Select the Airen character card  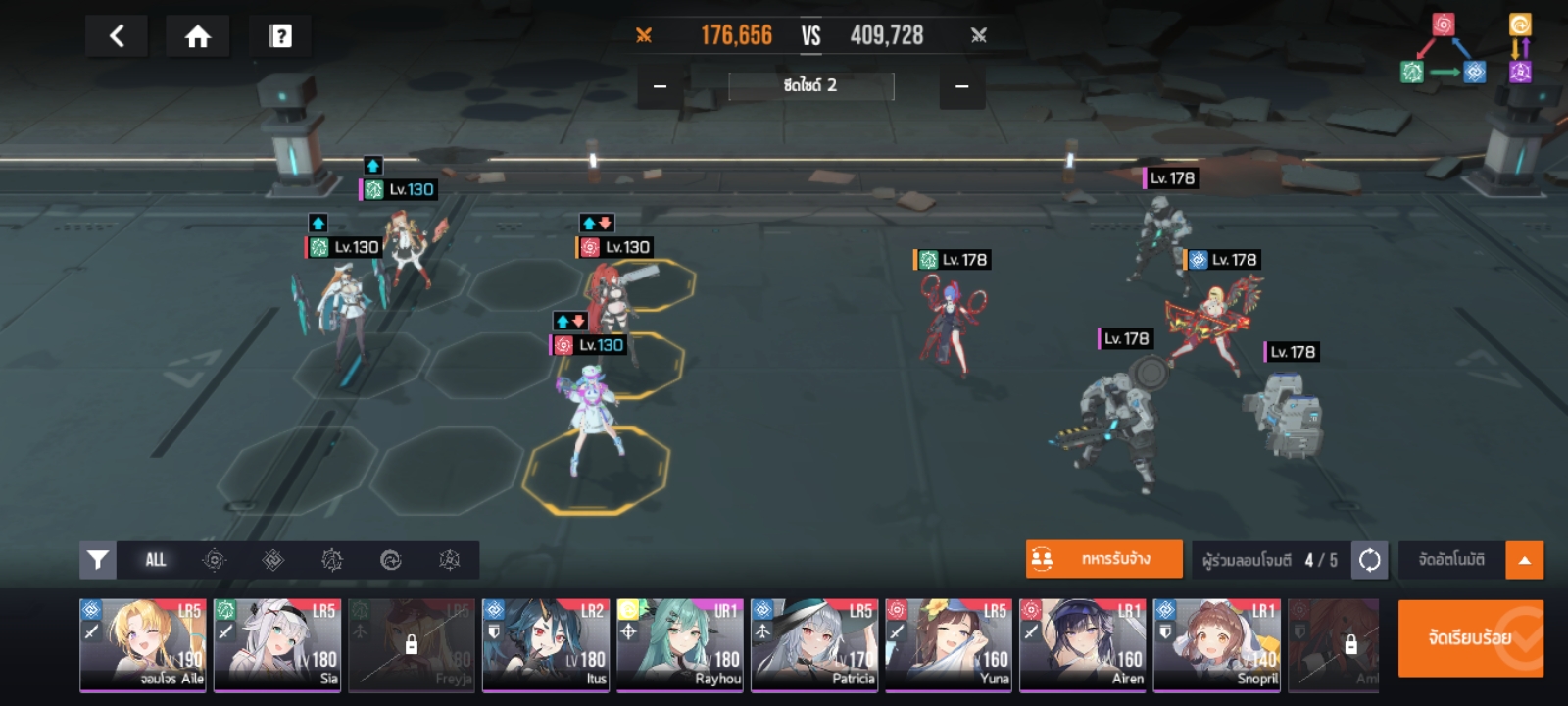point(1083,644)
